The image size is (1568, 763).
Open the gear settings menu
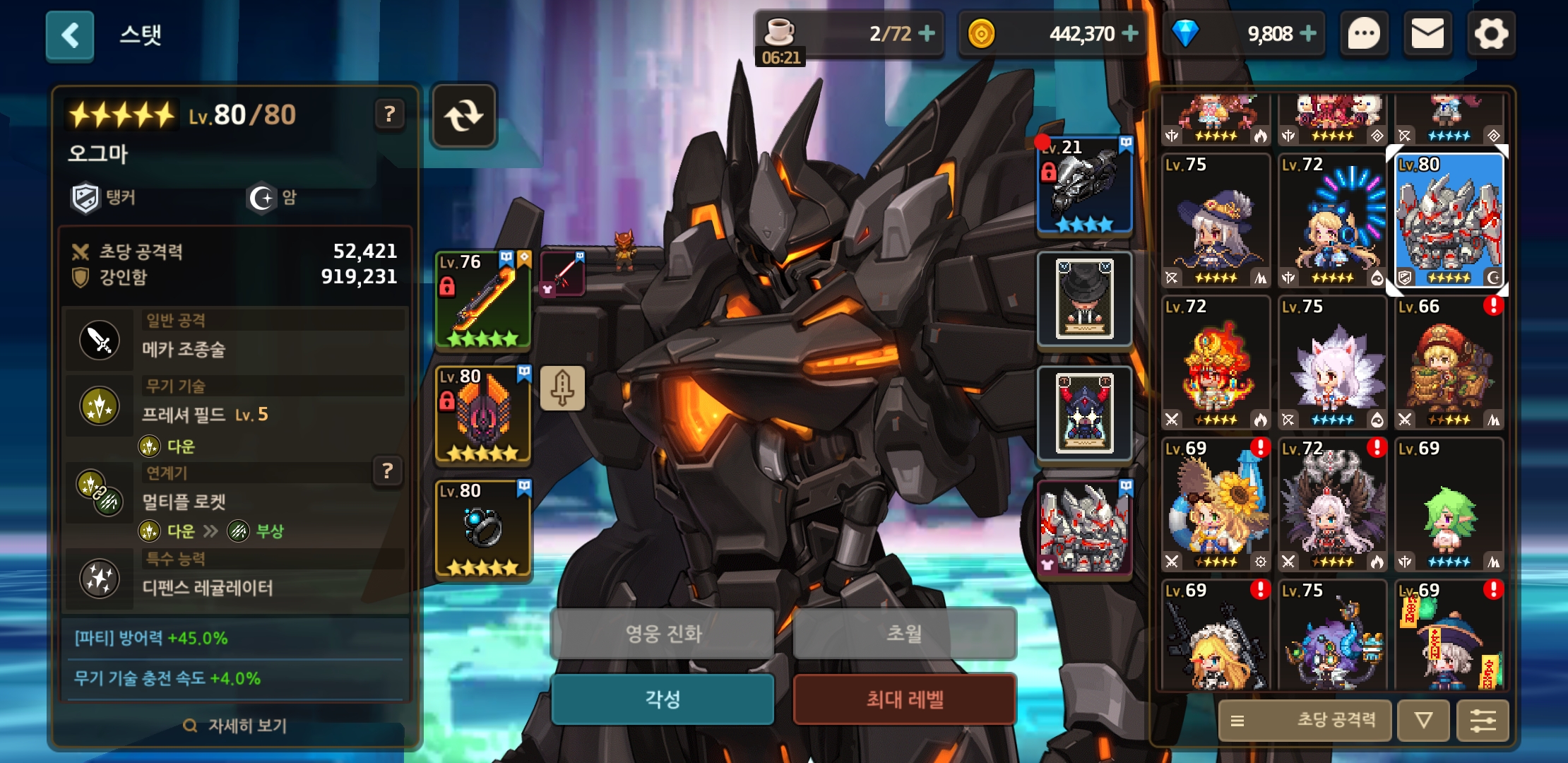pos(1491,34)
